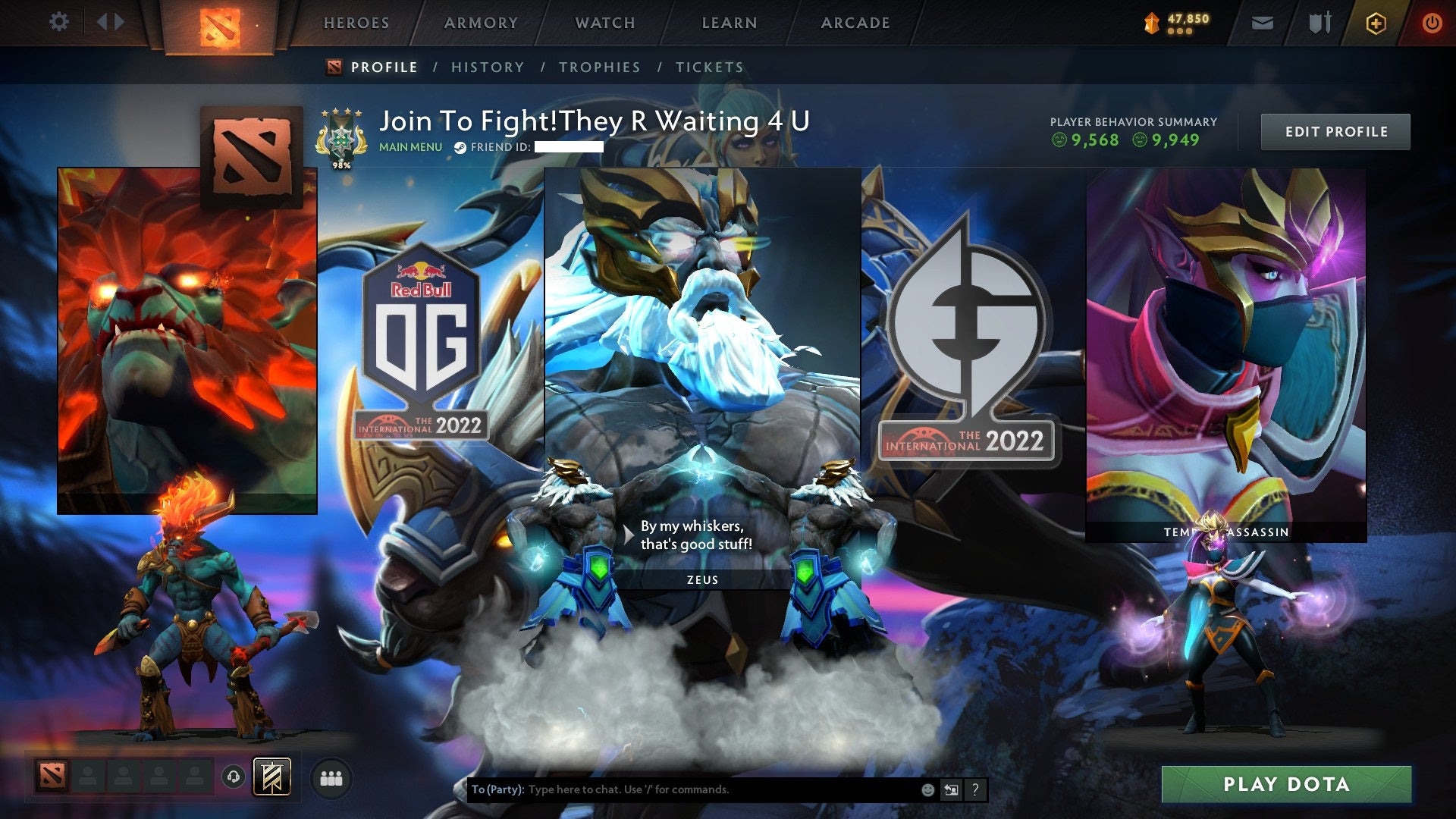Switch to the TROPHIES tab
The width and height of the screenshot is (1456, 819).
pos(599,67)
